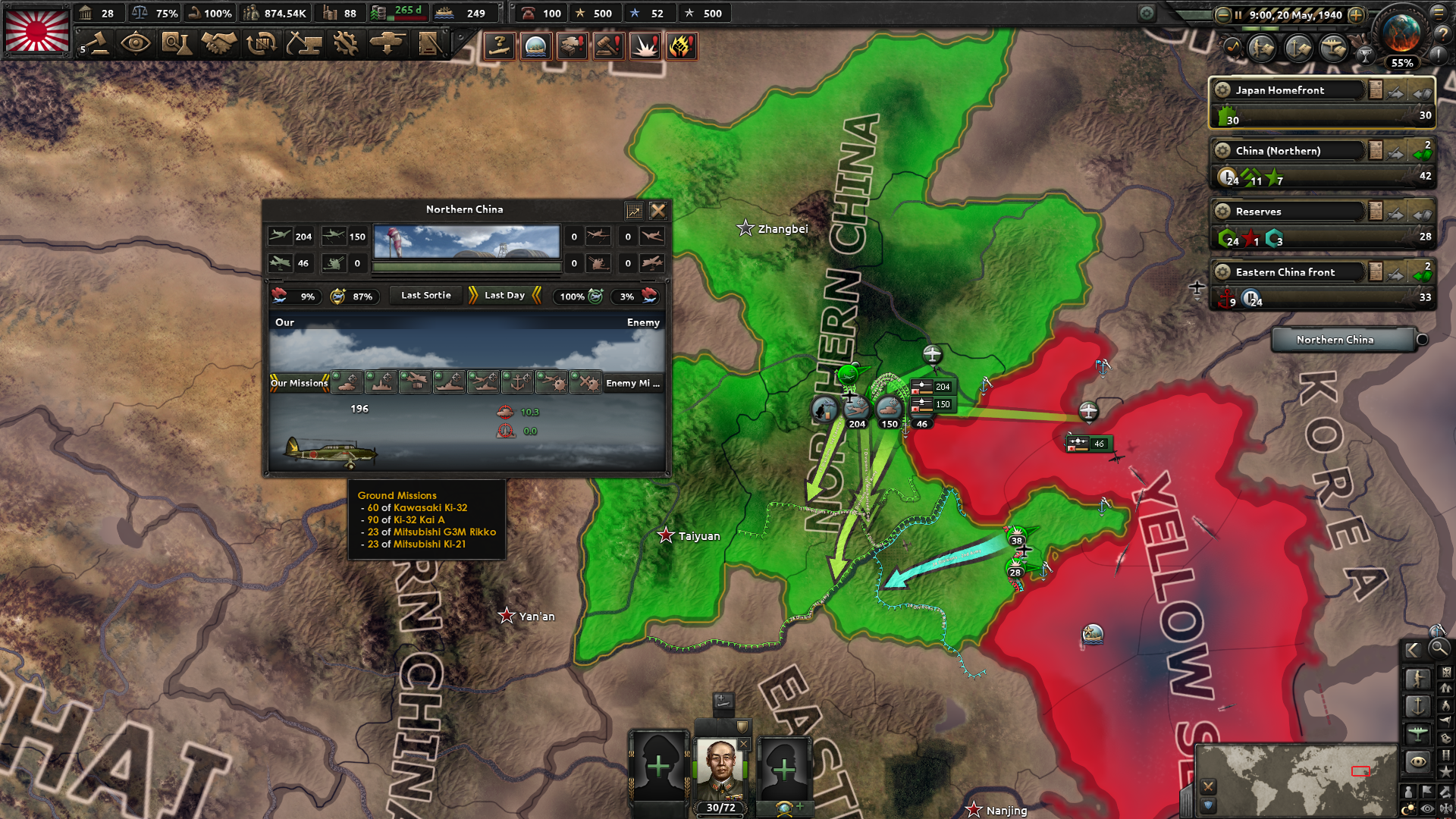The width and height of the screenshot is (1456, 819).
Task: Switch to the Enemy Missions tab
Action: tap(632, 383)
